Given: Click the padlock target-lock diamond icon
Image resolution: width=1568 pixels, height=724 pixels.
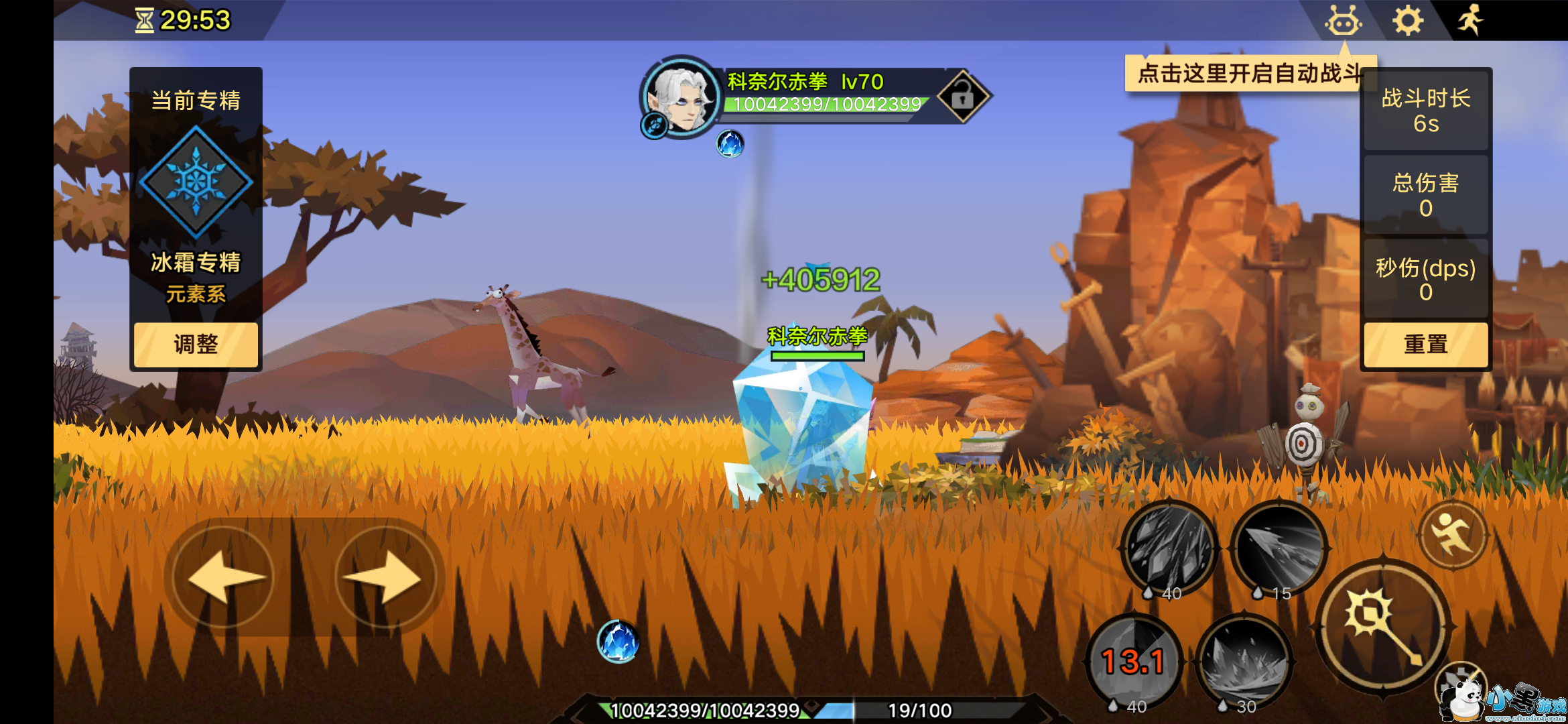Looking at the screenshot, I should coord(963,97).
